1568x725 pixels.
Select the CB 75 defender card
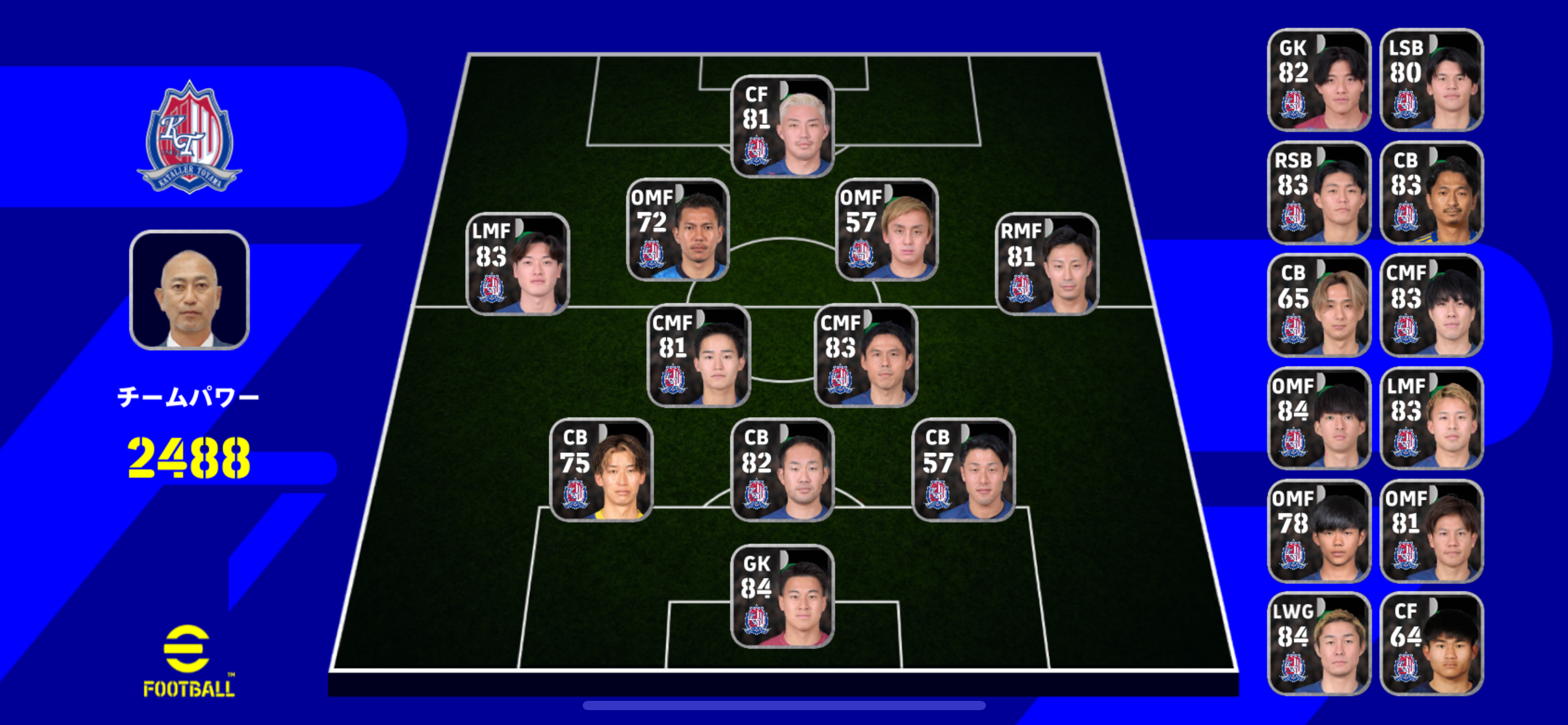tap(601, 470)
